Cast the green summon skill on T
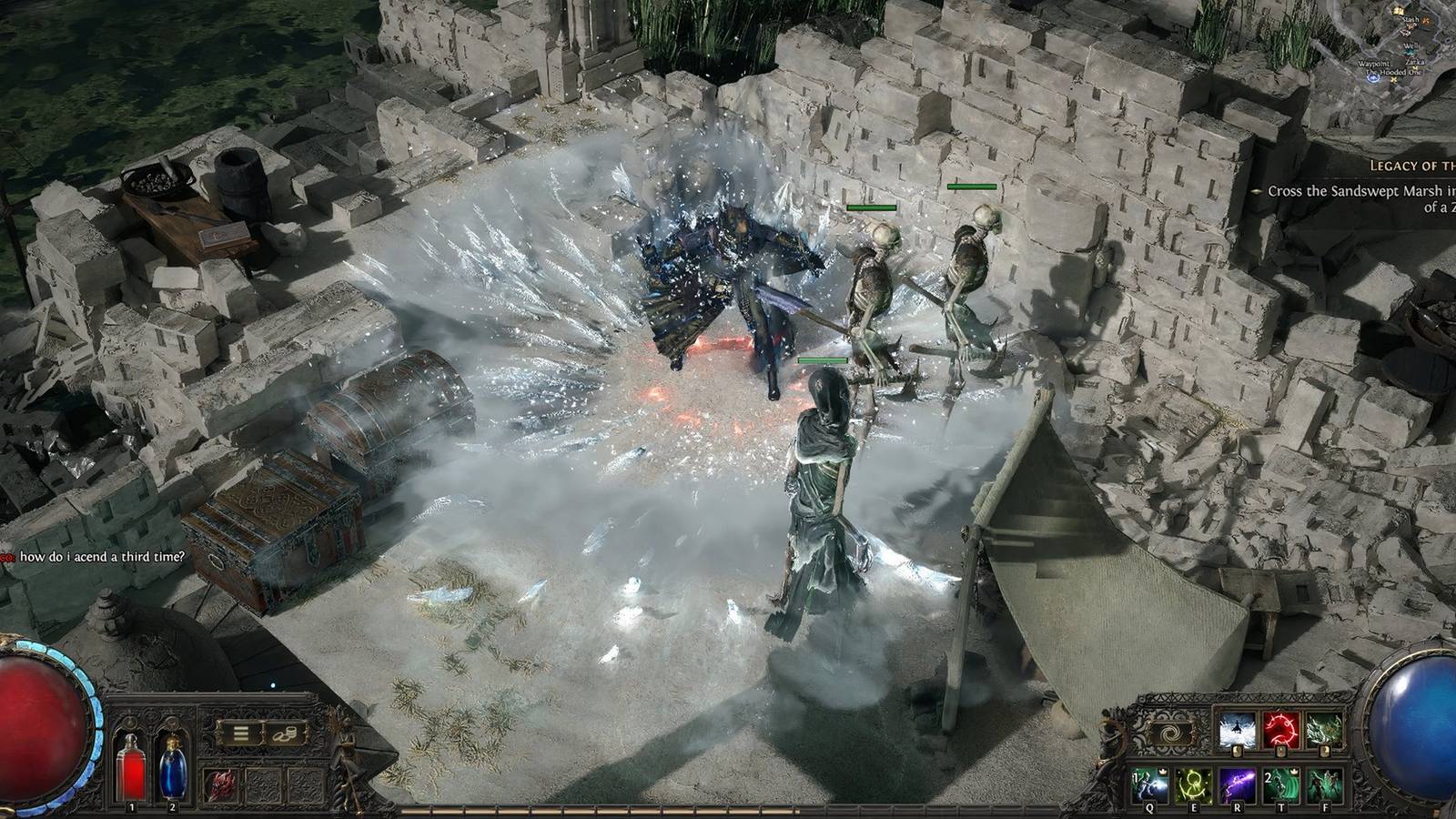This screenshot has width=1456, height=819. click(1281, 784)
